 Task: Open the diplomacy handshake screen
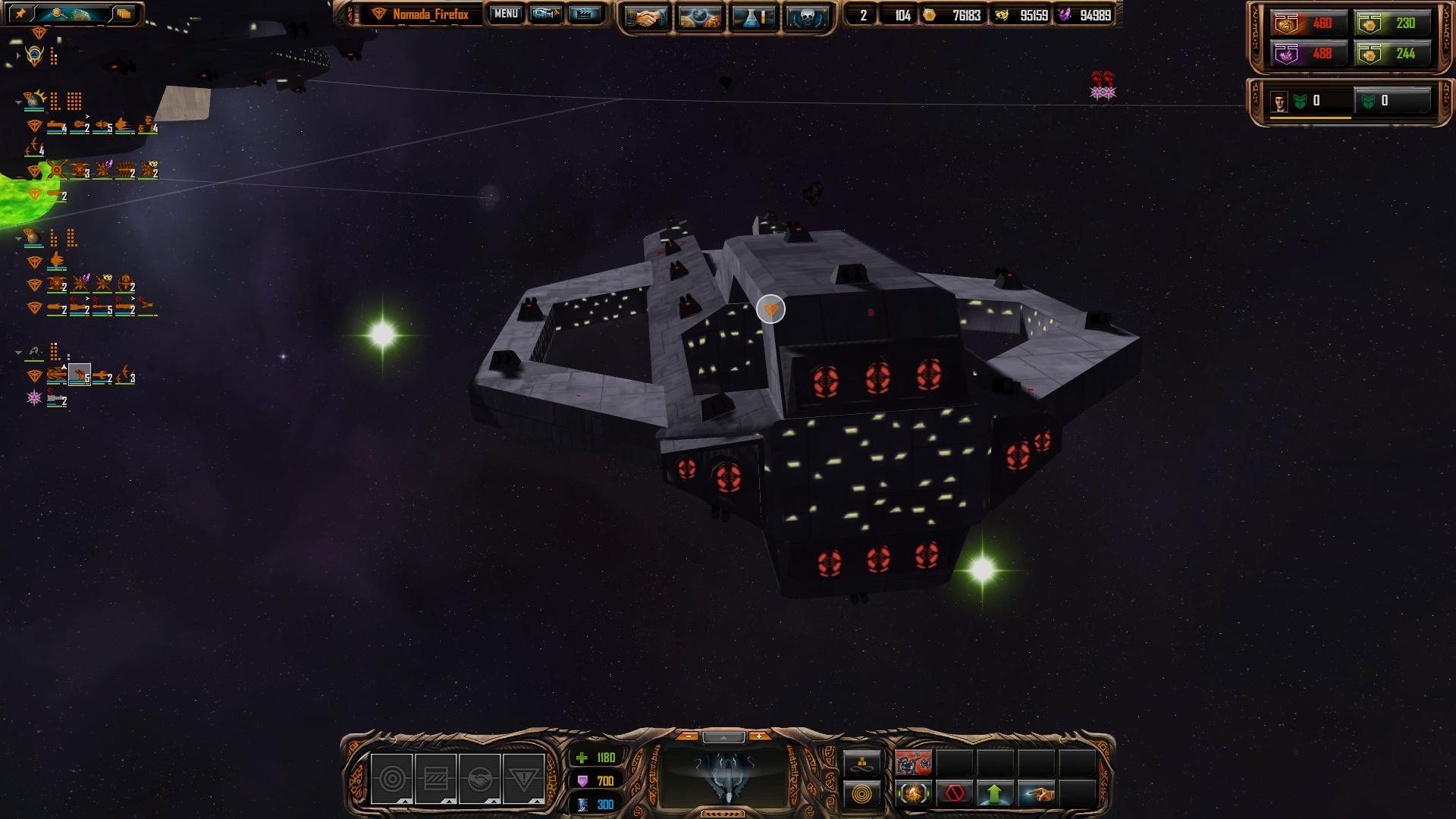tap(647, 17)
